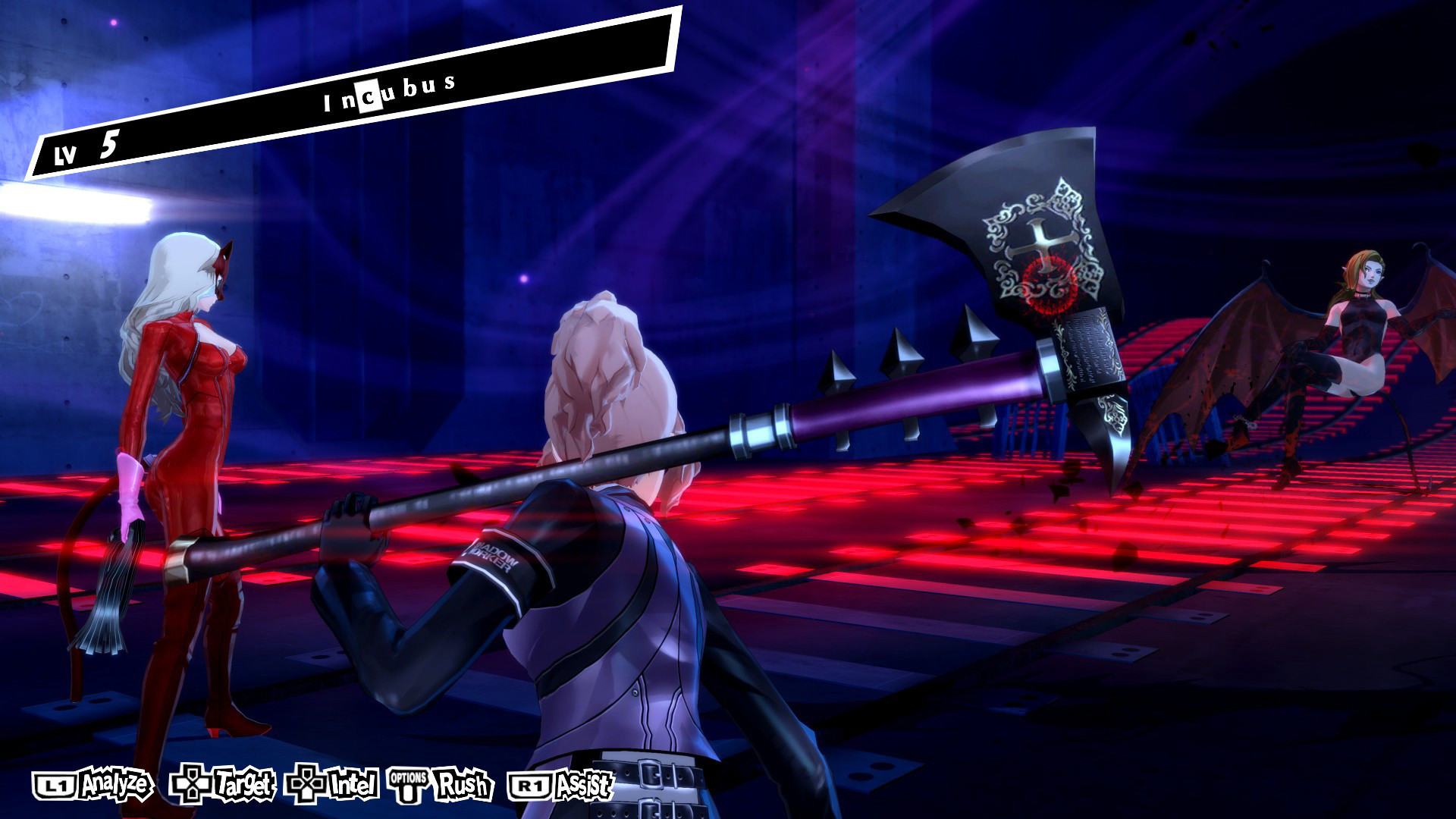Select the Shadow Worker armband on the attacker

click(x=494, y=556)
